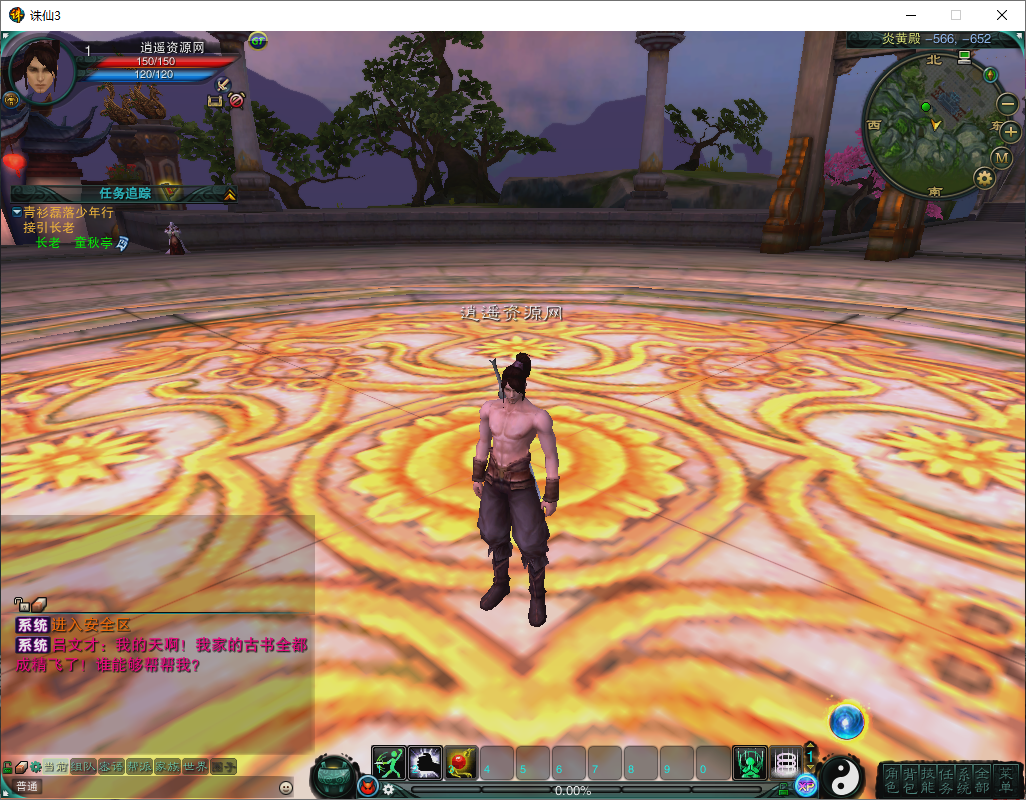Viewport: 1026px width, 800px height.
Task: Zoom out the minimap with minus button
Action: pos(1006,103)
